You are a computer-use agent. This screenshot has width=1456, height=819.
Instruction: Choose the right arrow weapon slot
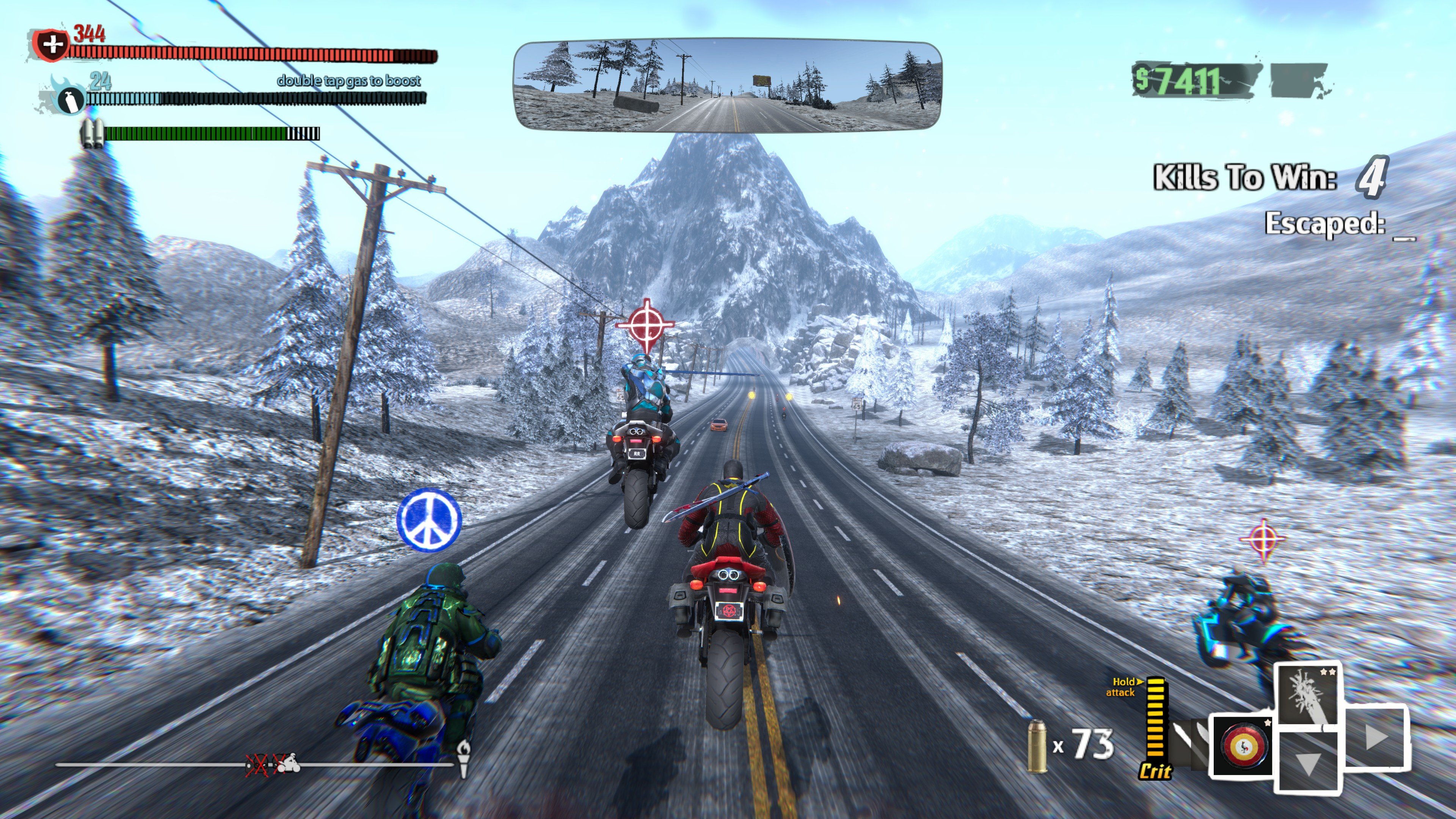(x=1374, y=737)
